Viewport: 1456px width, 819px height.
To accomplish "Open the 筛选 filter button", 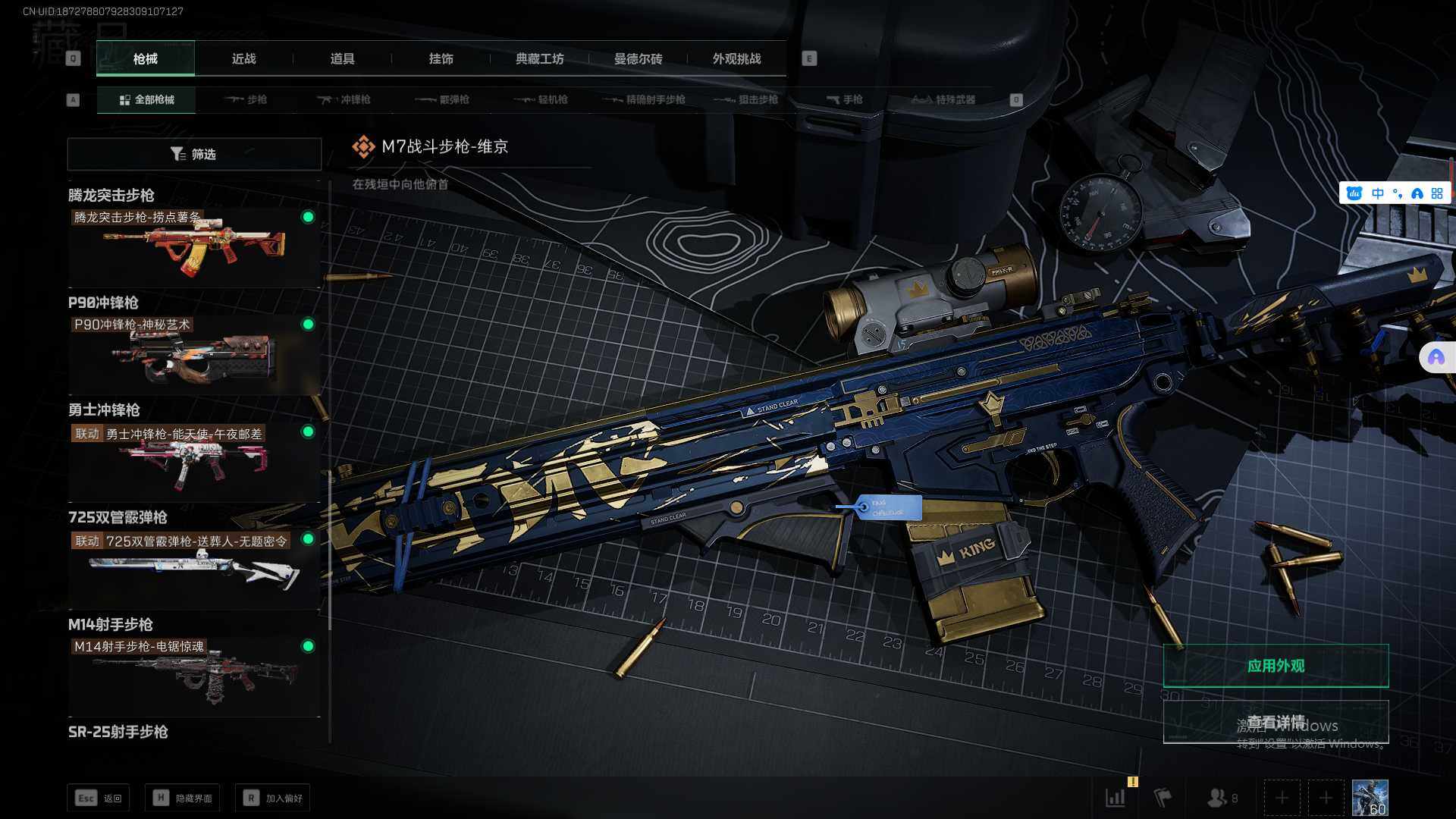I will click(x=194, y=154).
